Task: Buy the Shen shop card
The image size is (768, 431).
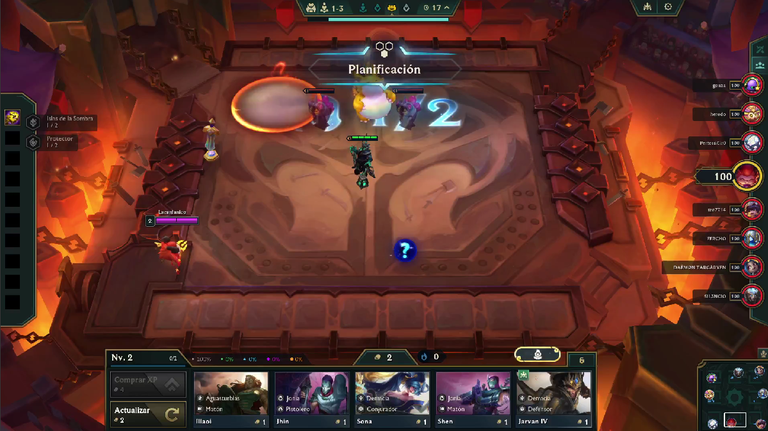Action: click(x=473, y=400)
